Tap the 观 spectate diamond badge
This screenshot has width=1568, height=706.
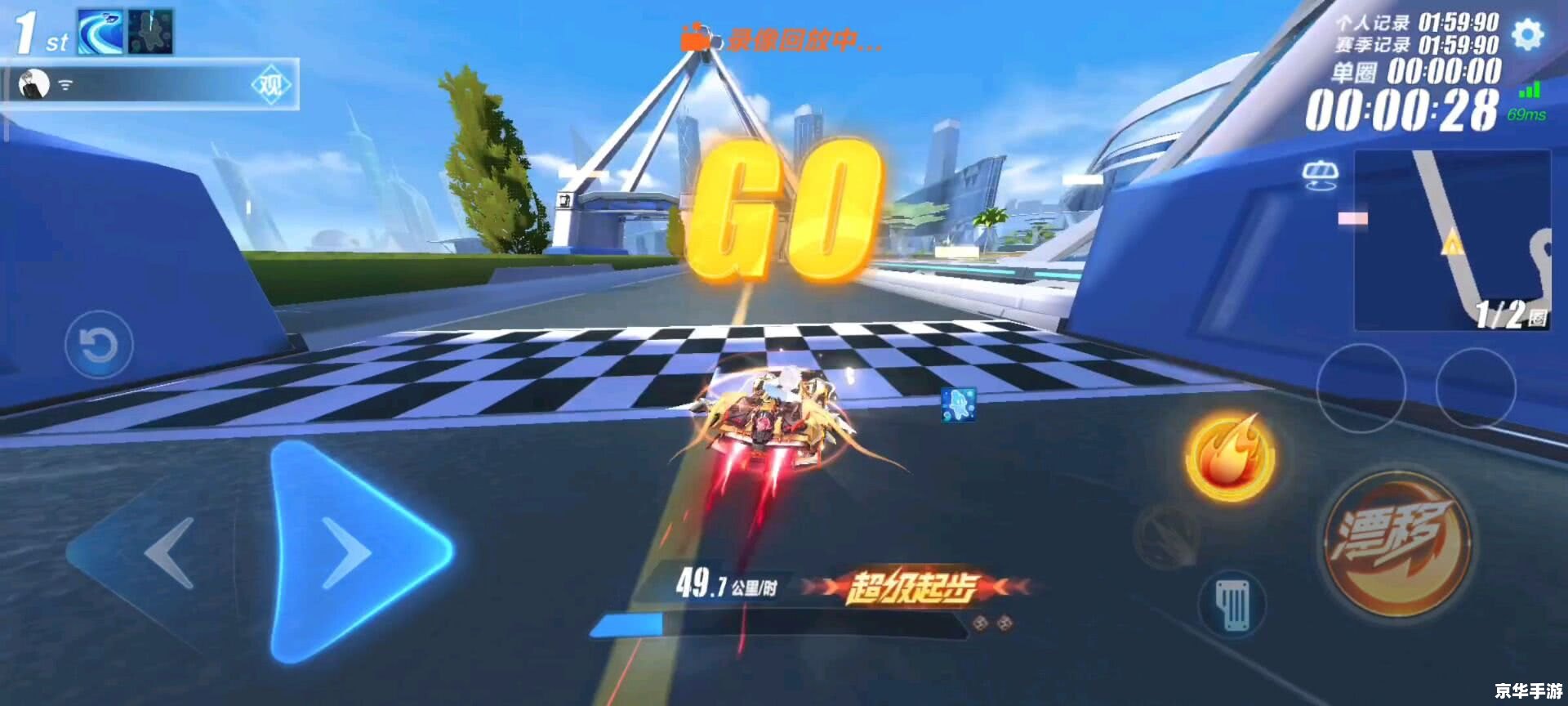tap(269, 84)
